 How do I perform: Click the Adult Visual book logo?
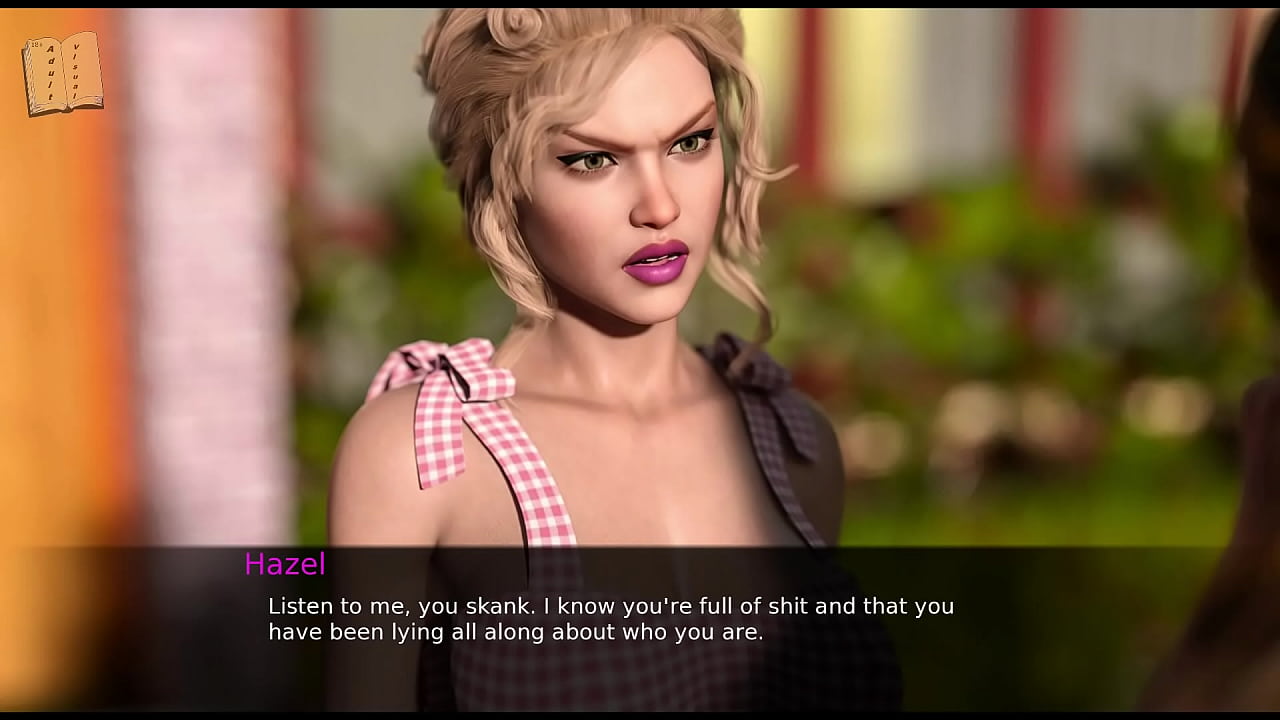[62, 73]
